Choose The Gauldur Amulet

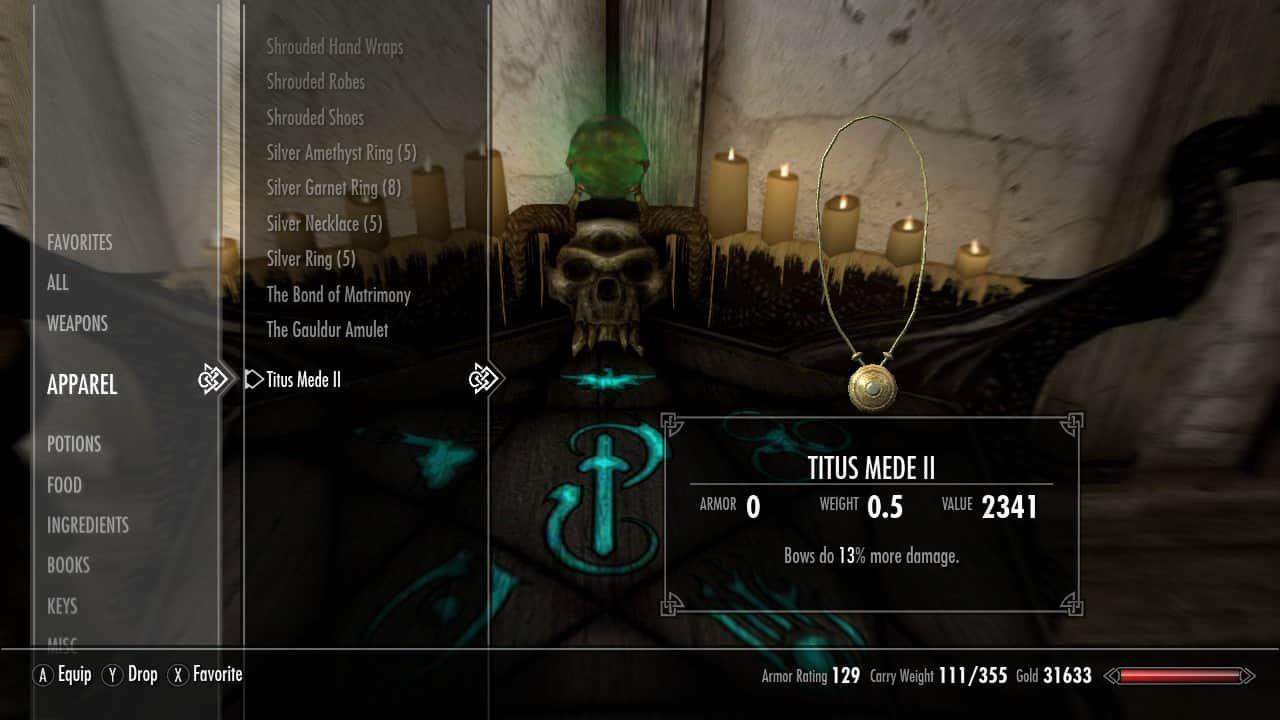coord(327,330)
